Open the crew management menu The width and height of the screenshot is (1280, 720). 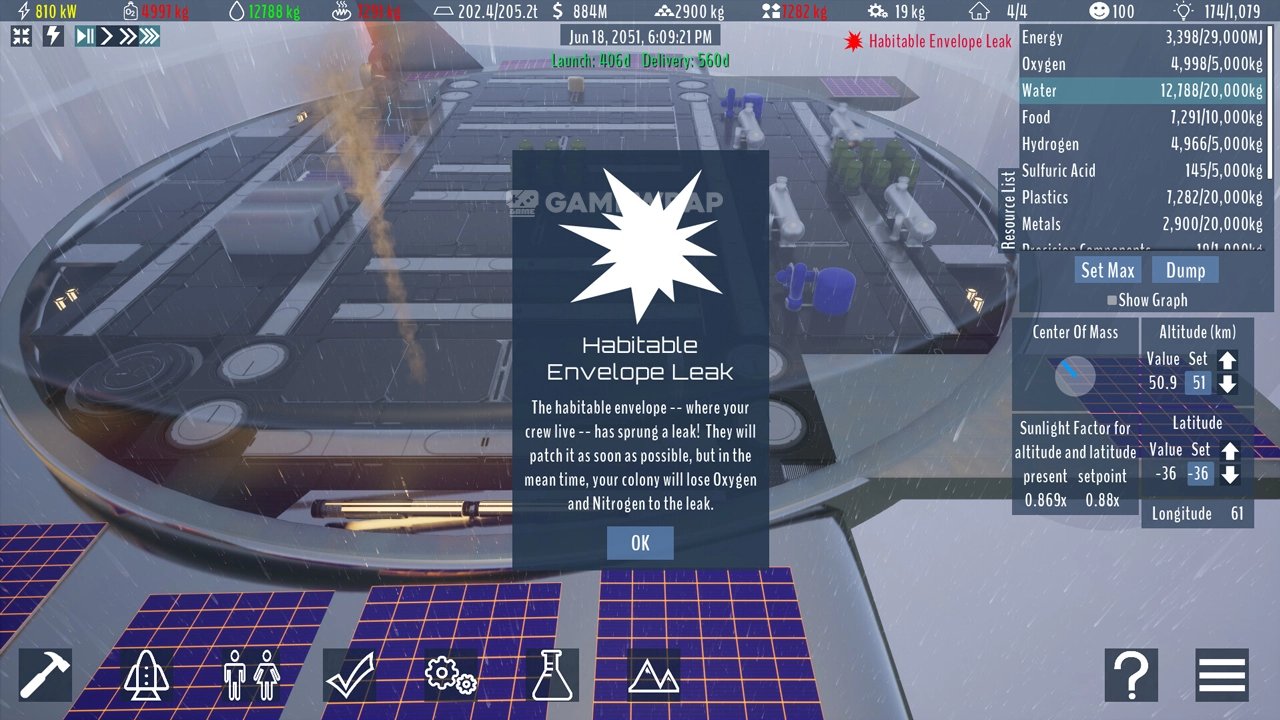tap(250, 675)
